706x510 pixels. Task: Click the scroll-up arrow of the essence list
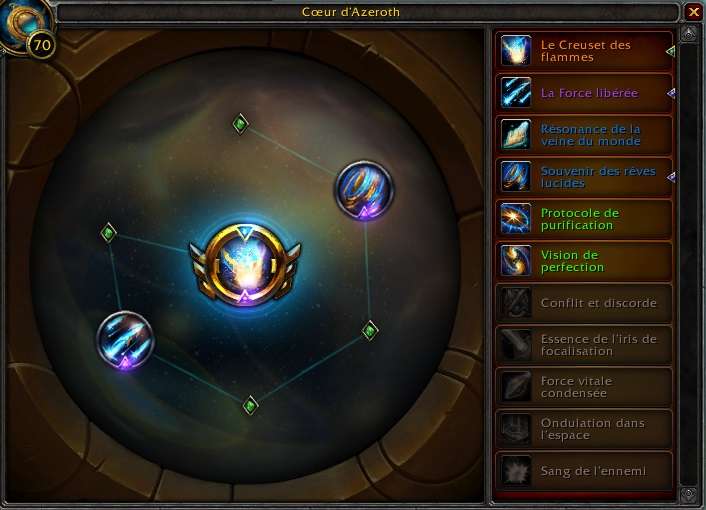688,37
